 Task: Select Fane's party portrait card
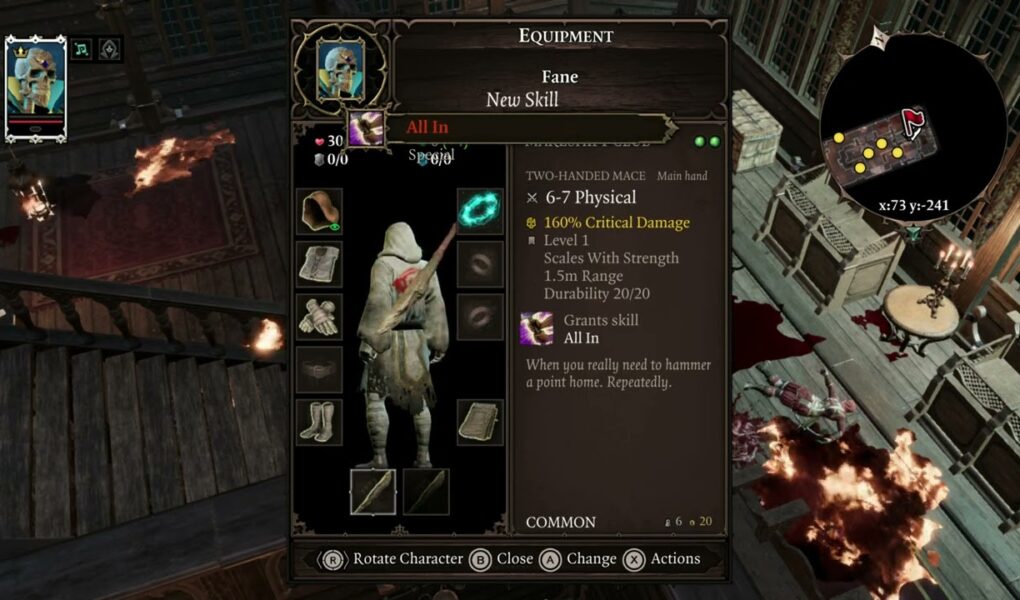click(x=35, y=86)
